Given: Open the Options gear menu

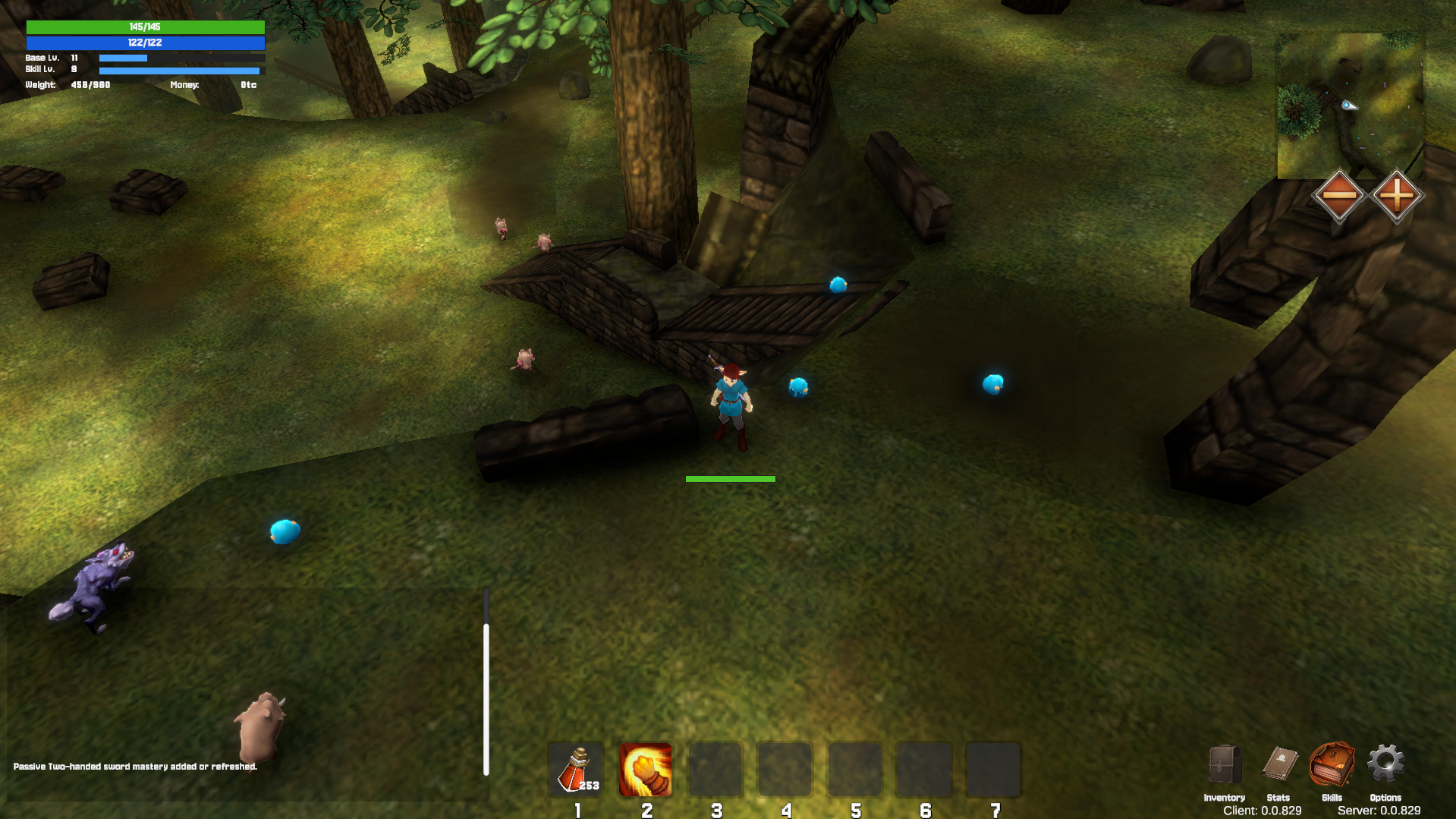Looking at the screenshot, I should point(1385,764).
